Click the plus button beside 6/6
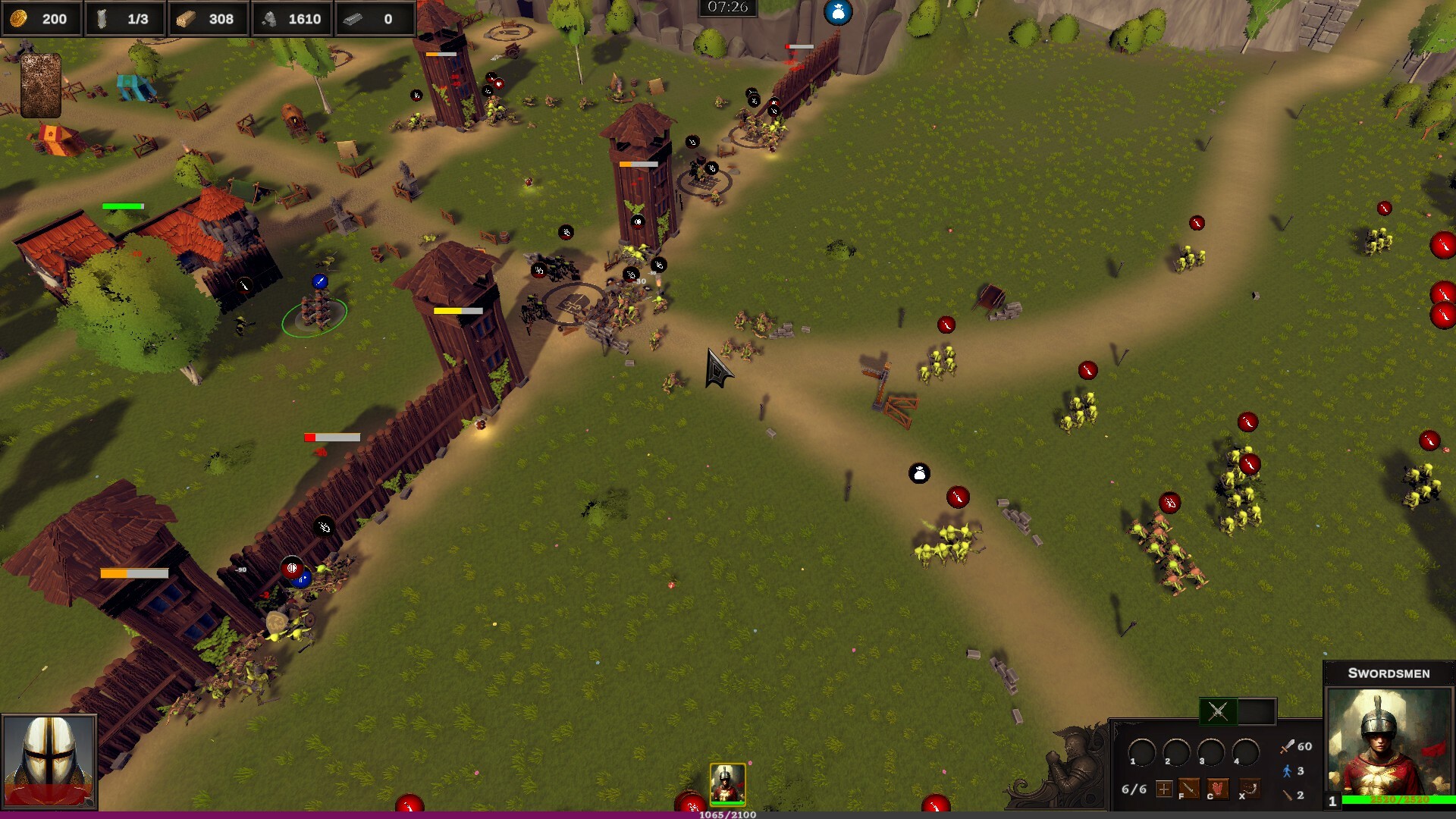The image size is (1456, 819). click(x=1164, y=789)
